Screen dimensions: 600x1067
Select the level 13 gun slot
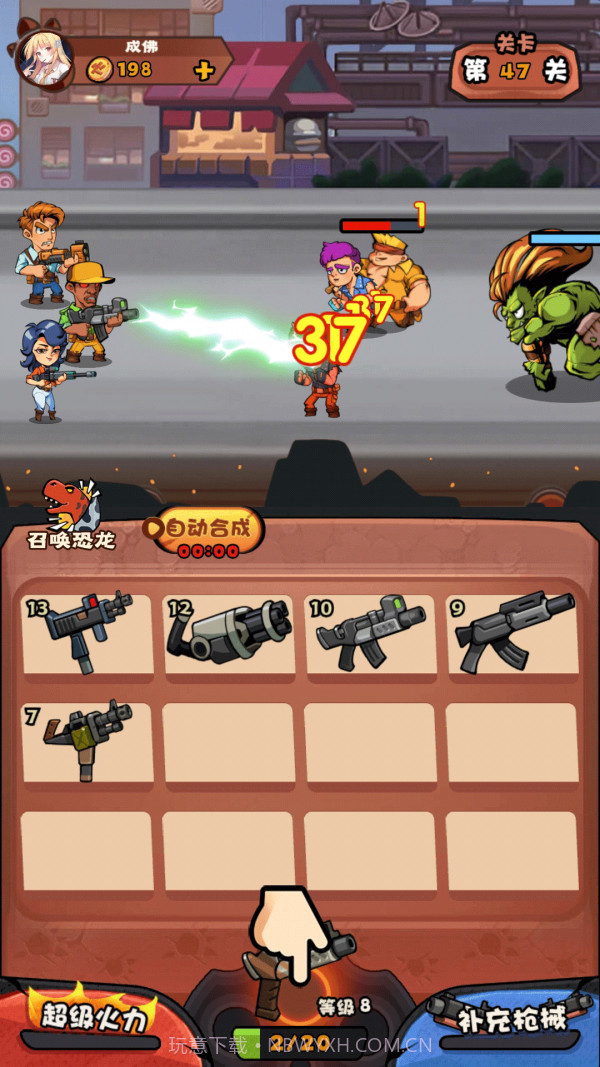(88, 634)
